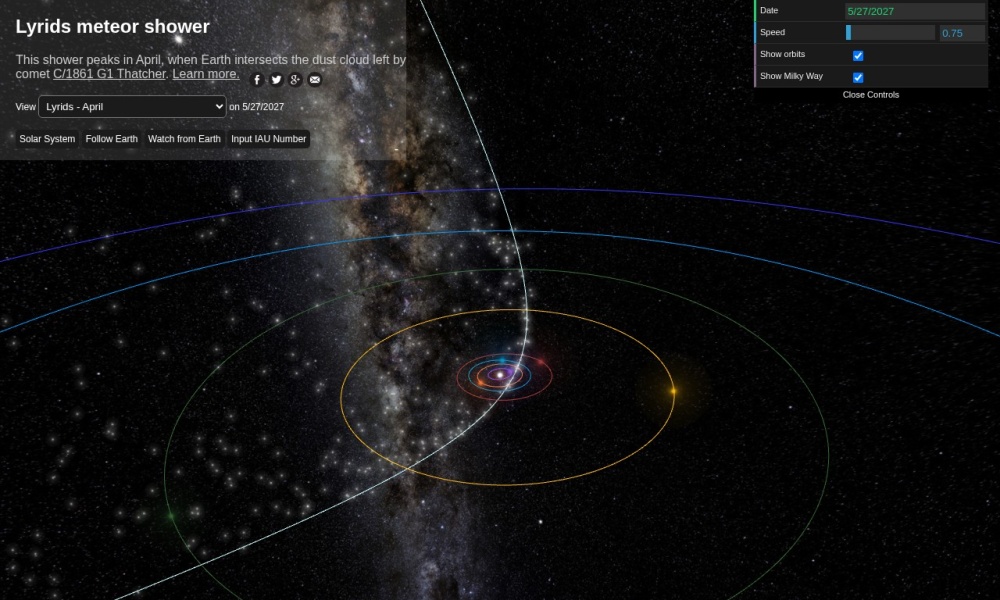
Task: Collapse panel with Close Controls
Action: click(871, 95)
